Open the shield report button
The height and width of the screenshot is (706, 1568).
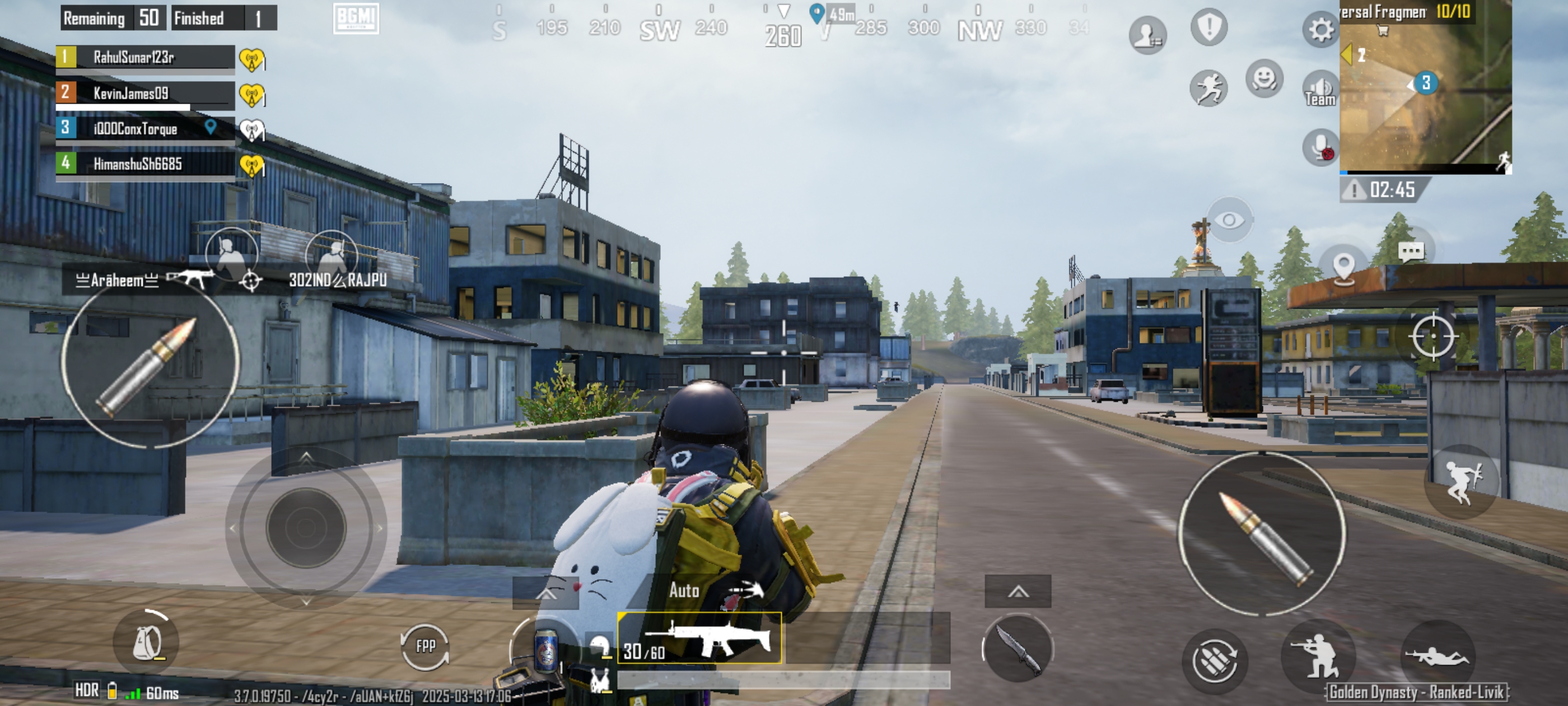click(1208, 27)
